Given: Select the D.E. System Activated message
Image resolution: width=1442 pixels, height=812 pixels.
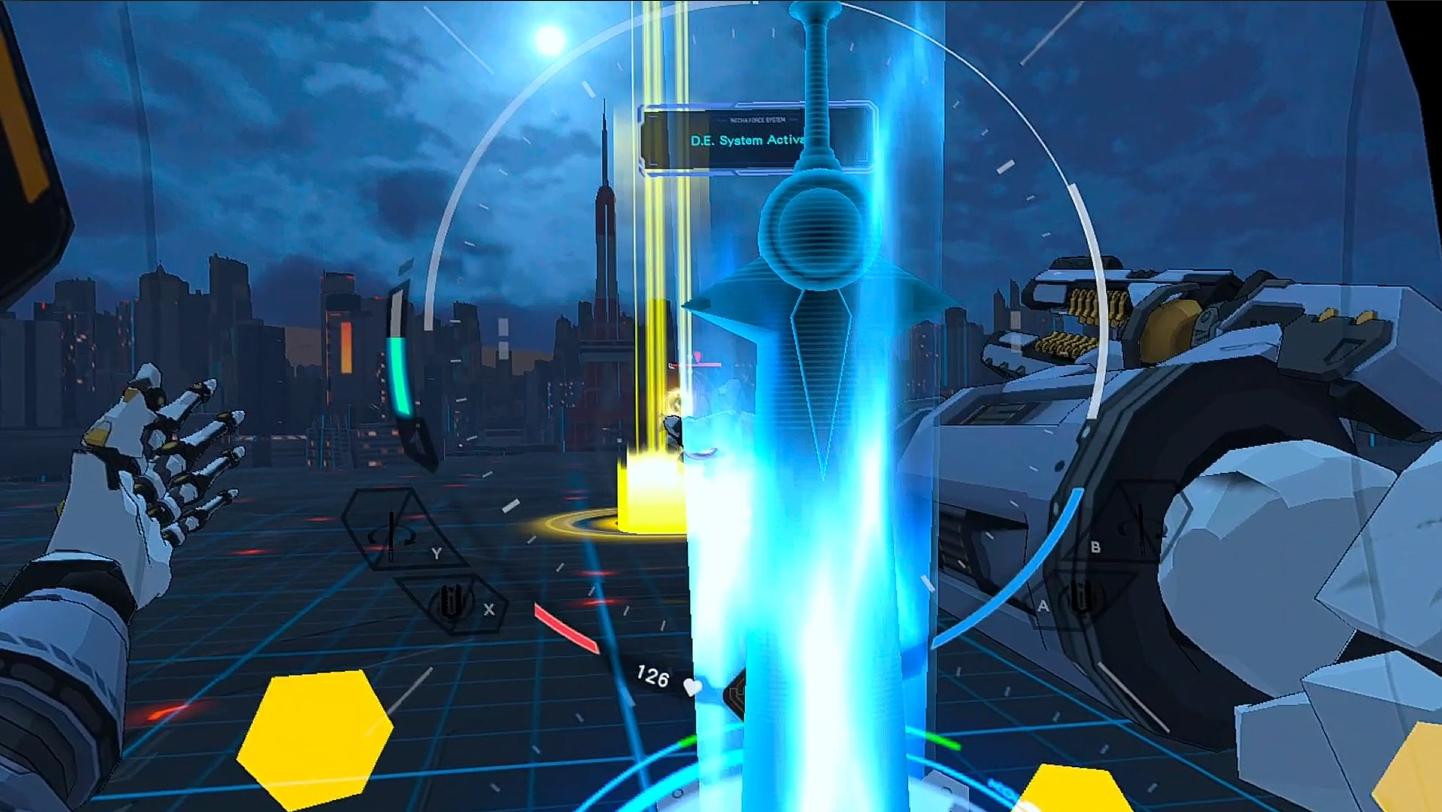Looking at the screenshot, I should [752, 141].
